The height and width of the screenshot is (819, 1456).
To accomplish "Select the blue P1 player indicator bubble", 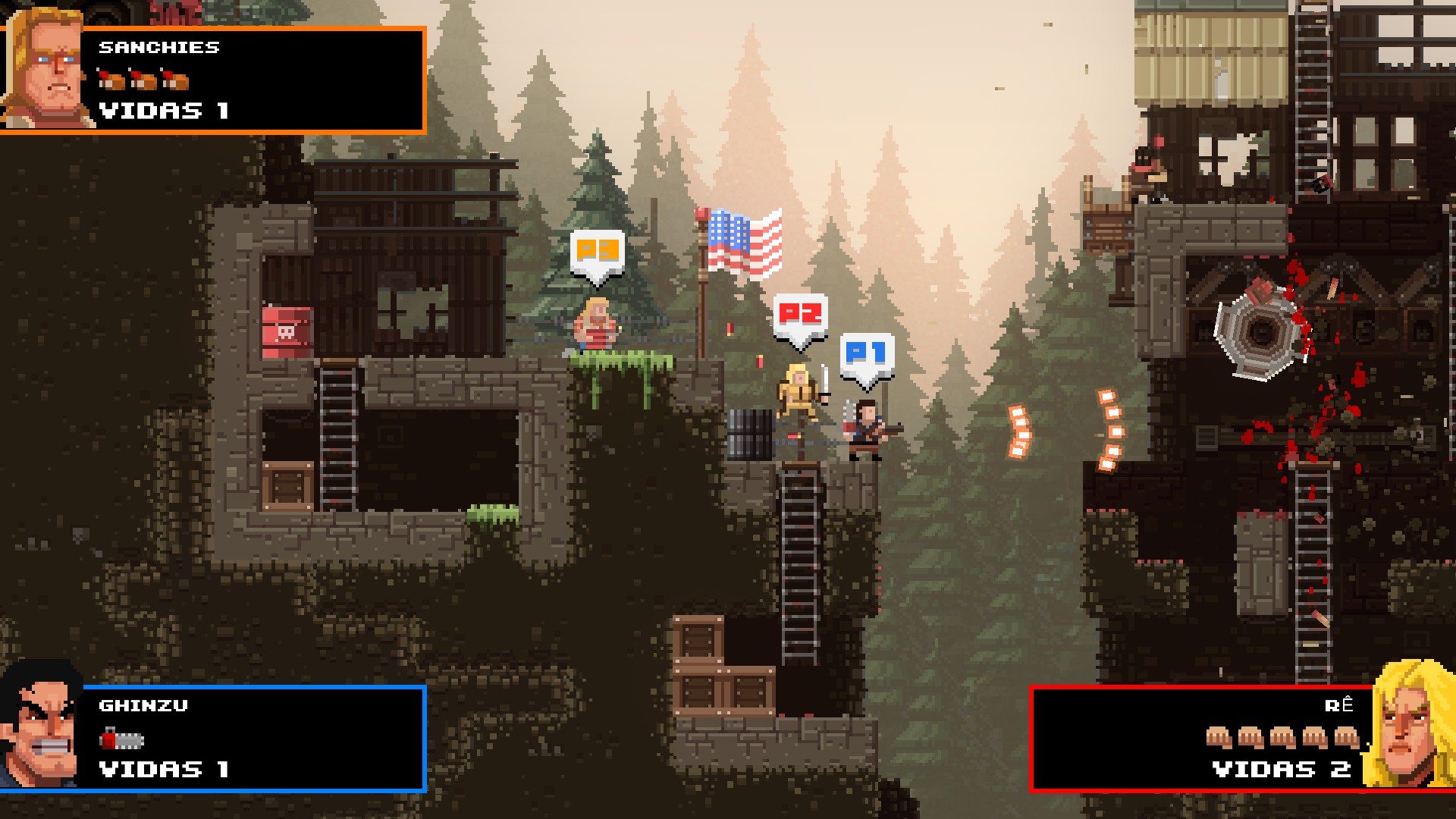I will [x=867, y=352].
